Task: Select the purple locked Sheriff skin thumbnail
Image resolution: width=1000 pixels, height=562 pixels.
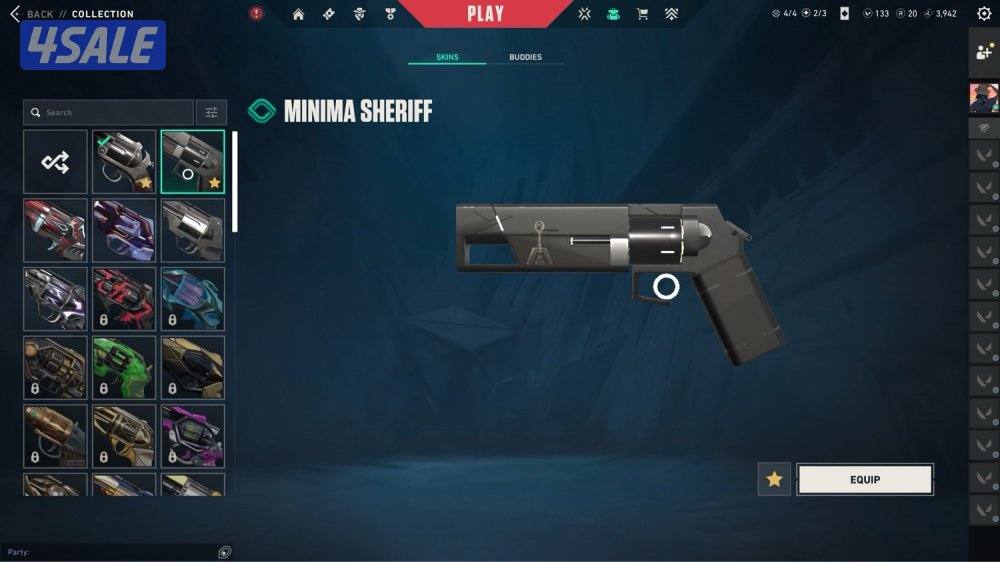Action: tap(193, 436)
